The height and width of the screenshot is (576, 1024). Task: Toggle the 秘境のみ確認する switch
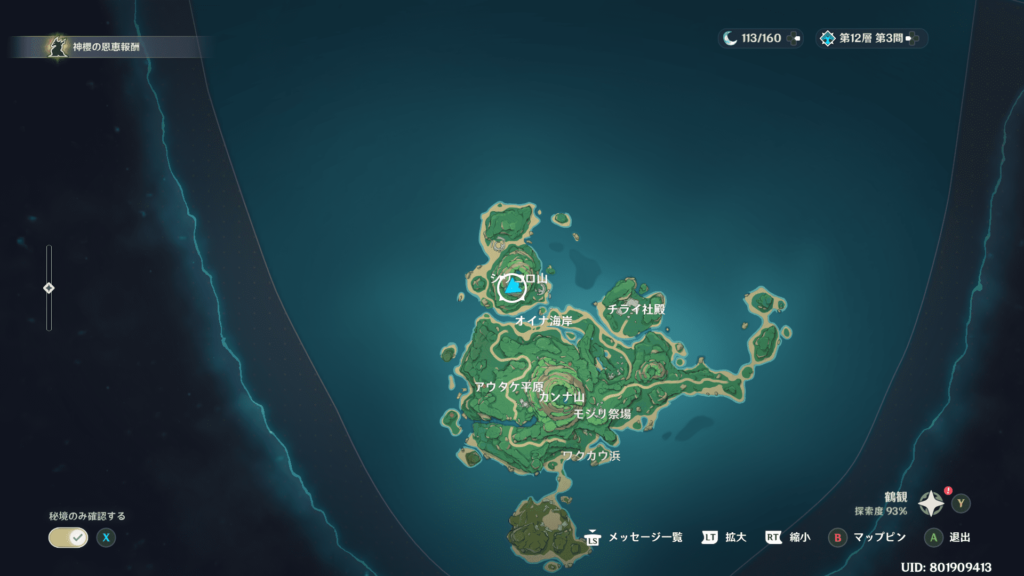click(68, 537)
